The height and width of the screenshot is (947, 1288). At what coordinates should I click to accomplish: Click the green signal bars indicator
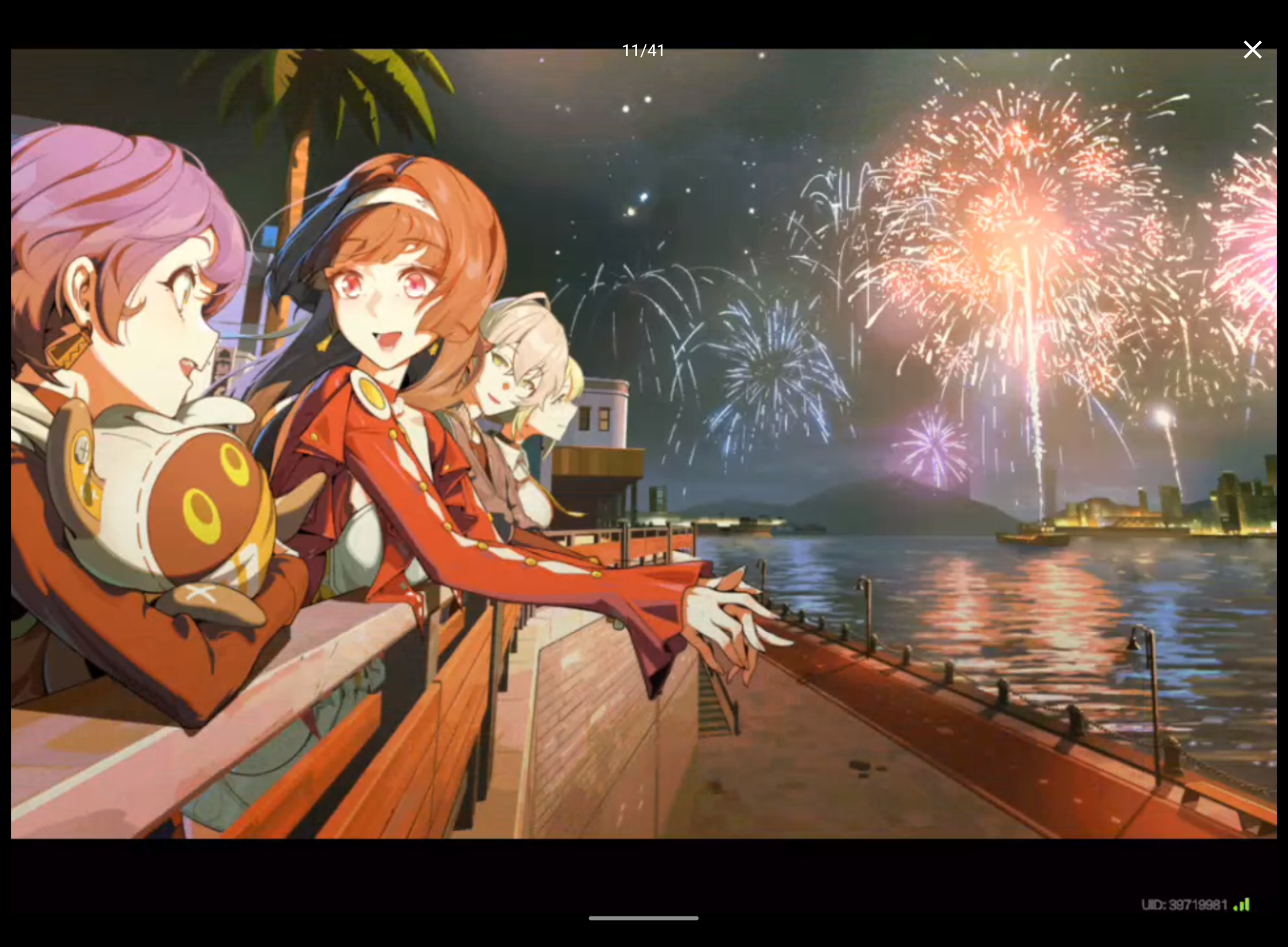point(1243,904)
